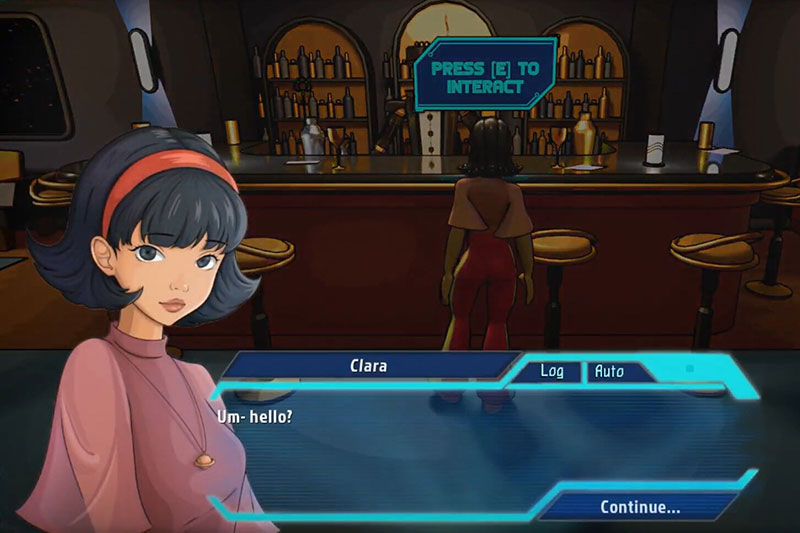Open the dialogue Log
Screen dimensions: 800x533
tap(552, 371)
